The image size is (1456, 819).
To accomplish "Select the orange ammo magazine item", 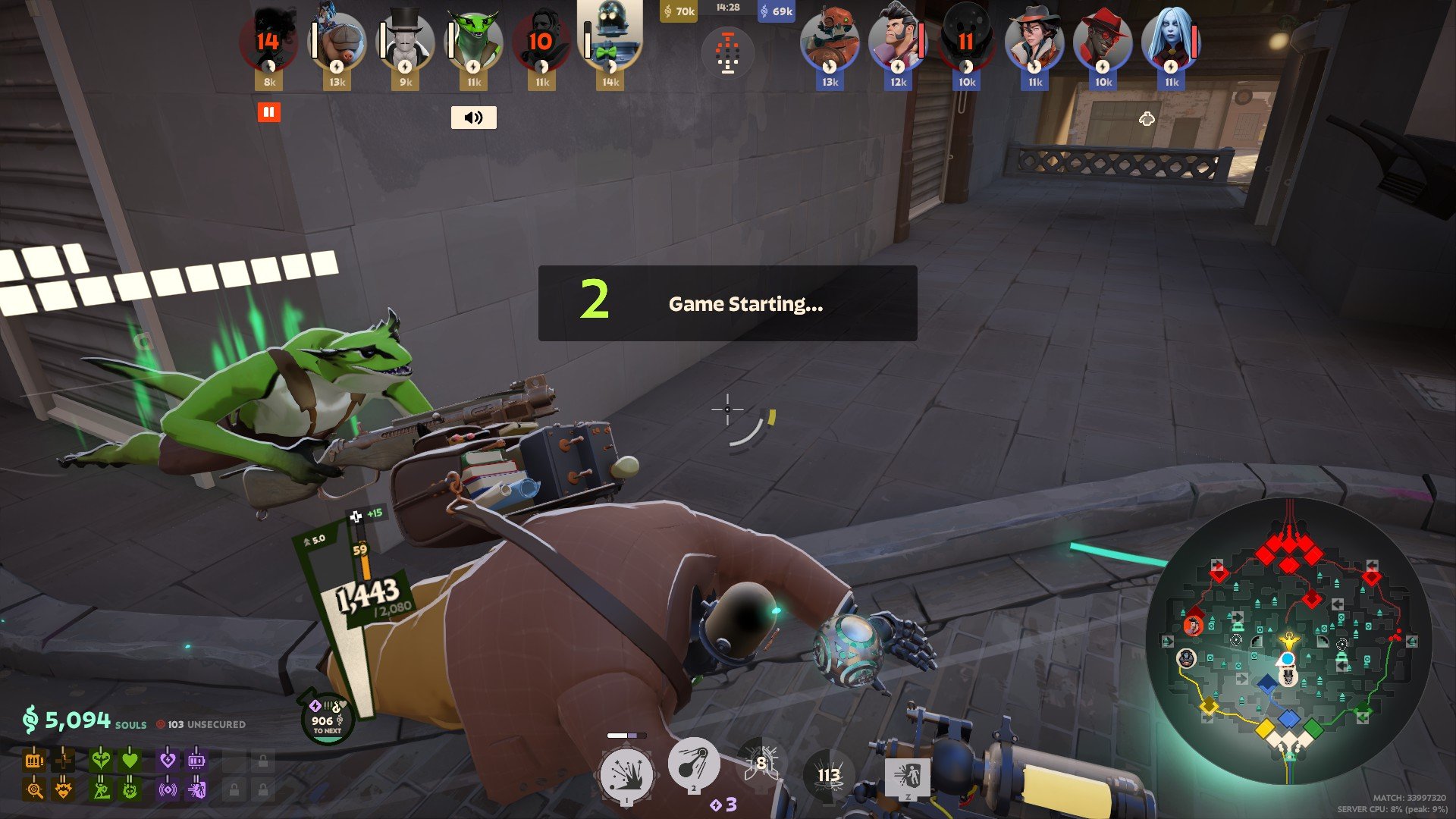I will pyautogui.click(x=34, y=759).
